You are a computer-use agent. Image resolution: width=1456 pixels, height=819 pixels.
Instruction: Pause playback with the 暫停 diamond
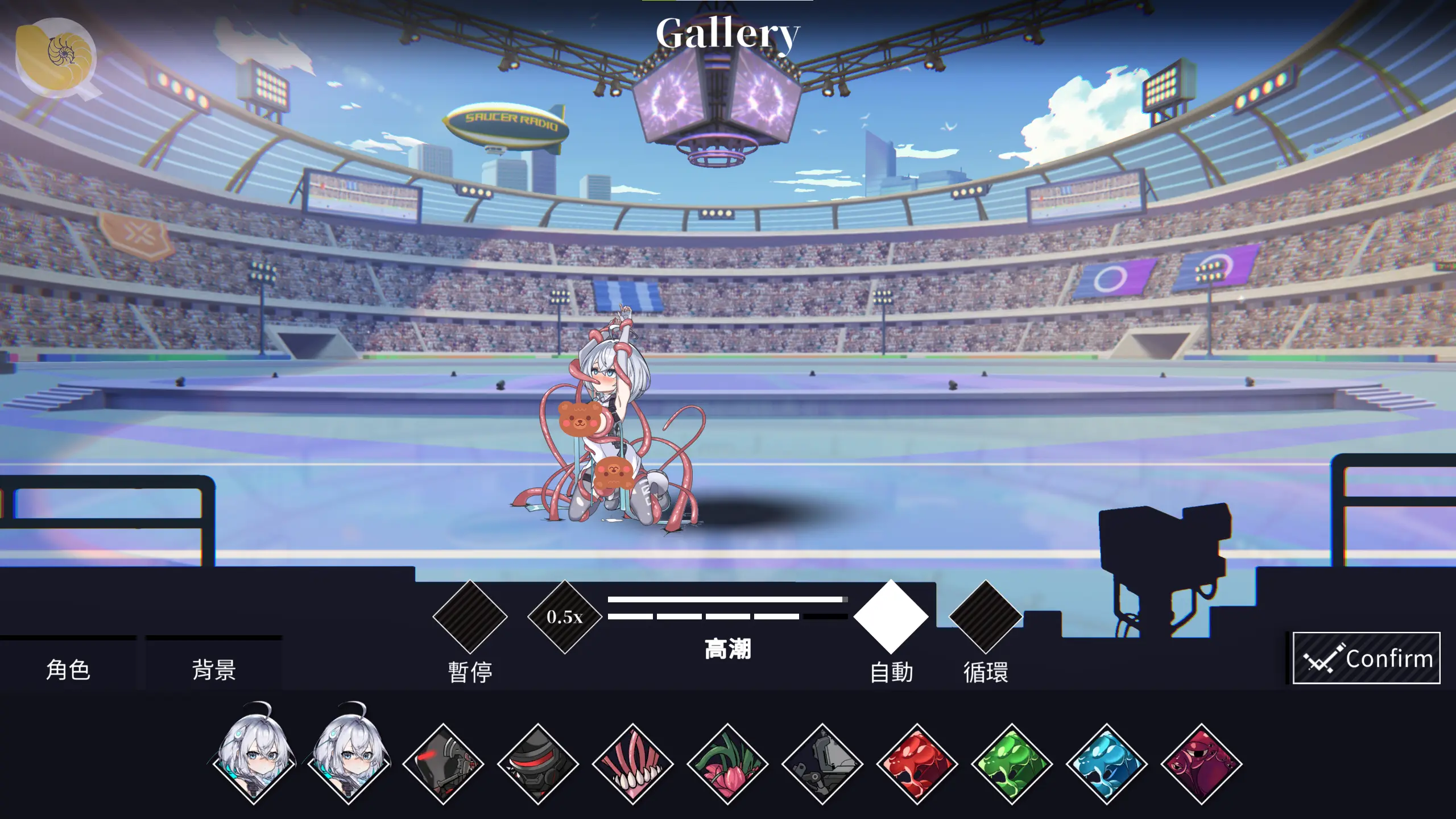tap(470, 617)
